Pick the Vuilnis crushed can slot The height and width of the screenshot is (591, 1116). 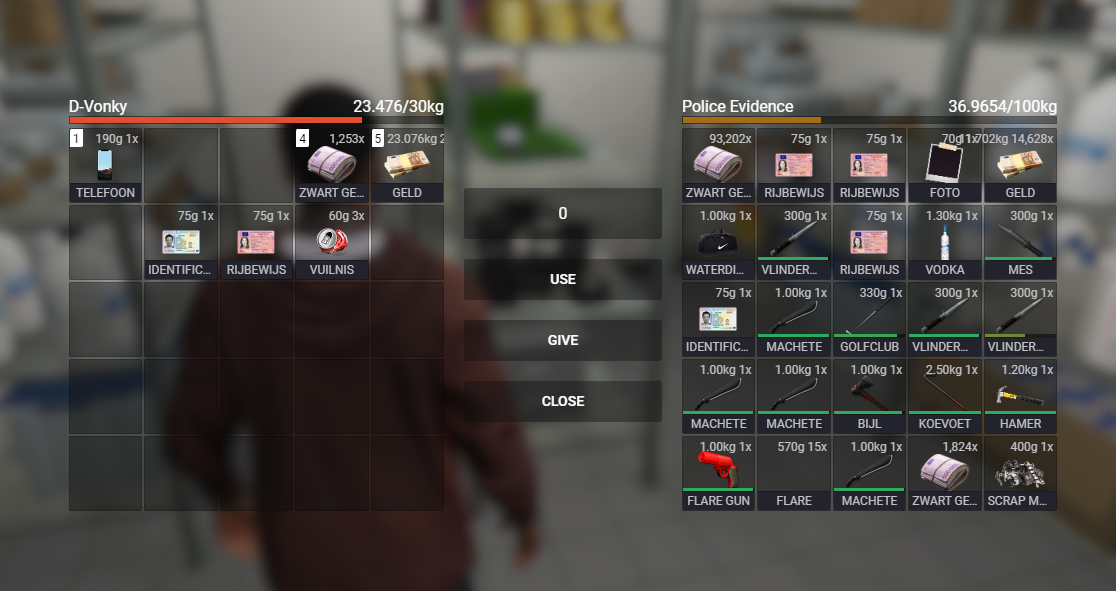click(x=332, y=242)
